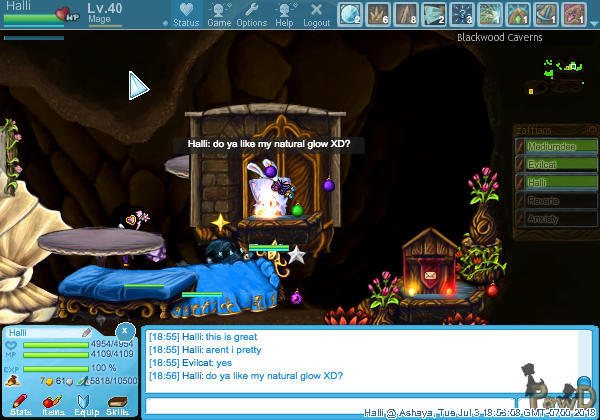The height and width of the screenshot is (420, 600).
Task: Open the Status menu
Action: pyautogui.click(x=186, y=14)
